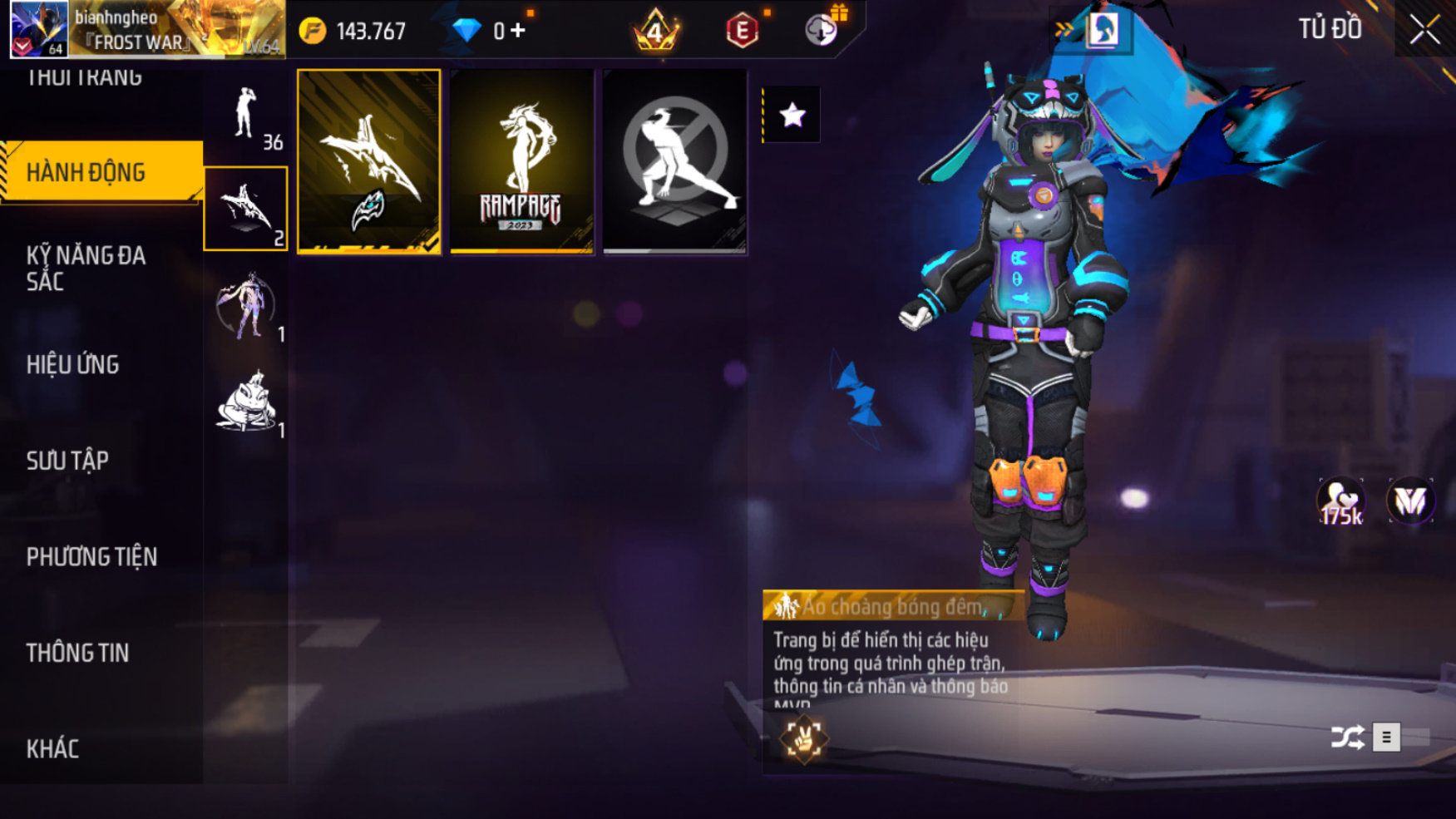Close the Tủ Đồ wardrobe screen
The image size is (1456, 819).
(1424, 31)
